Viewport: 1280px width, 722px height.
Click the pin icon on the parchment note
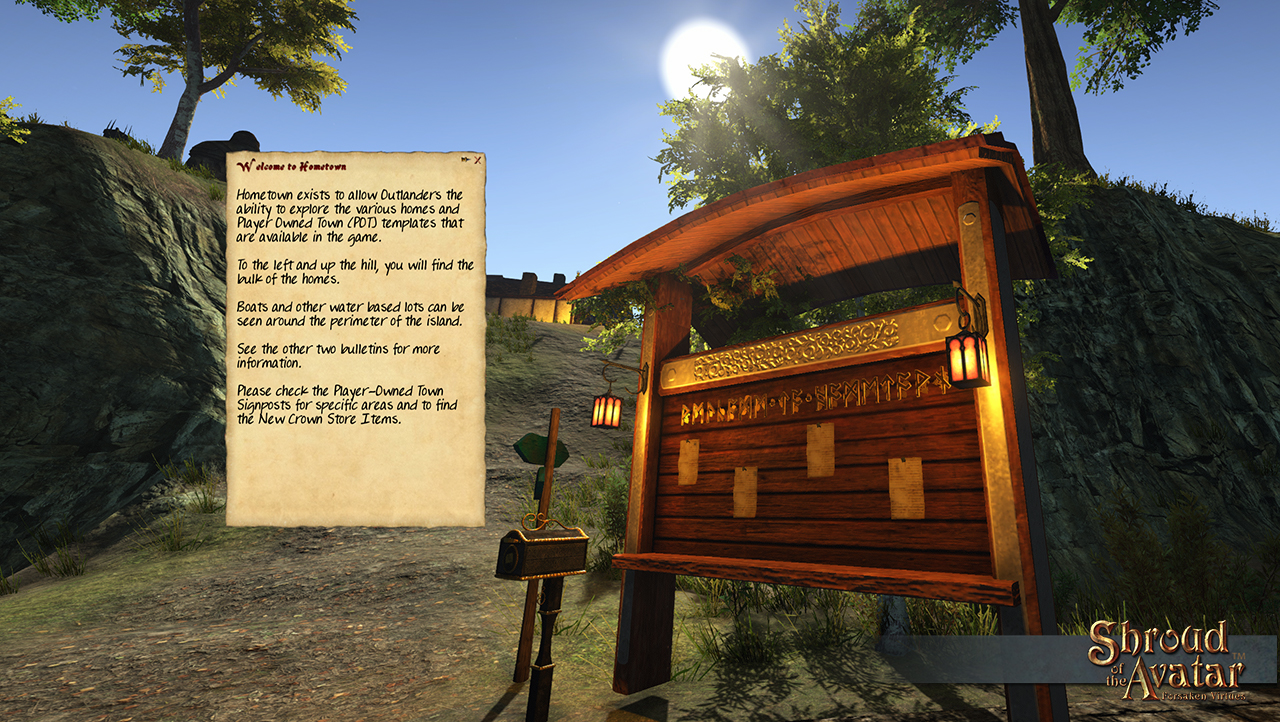pos(466,160)
